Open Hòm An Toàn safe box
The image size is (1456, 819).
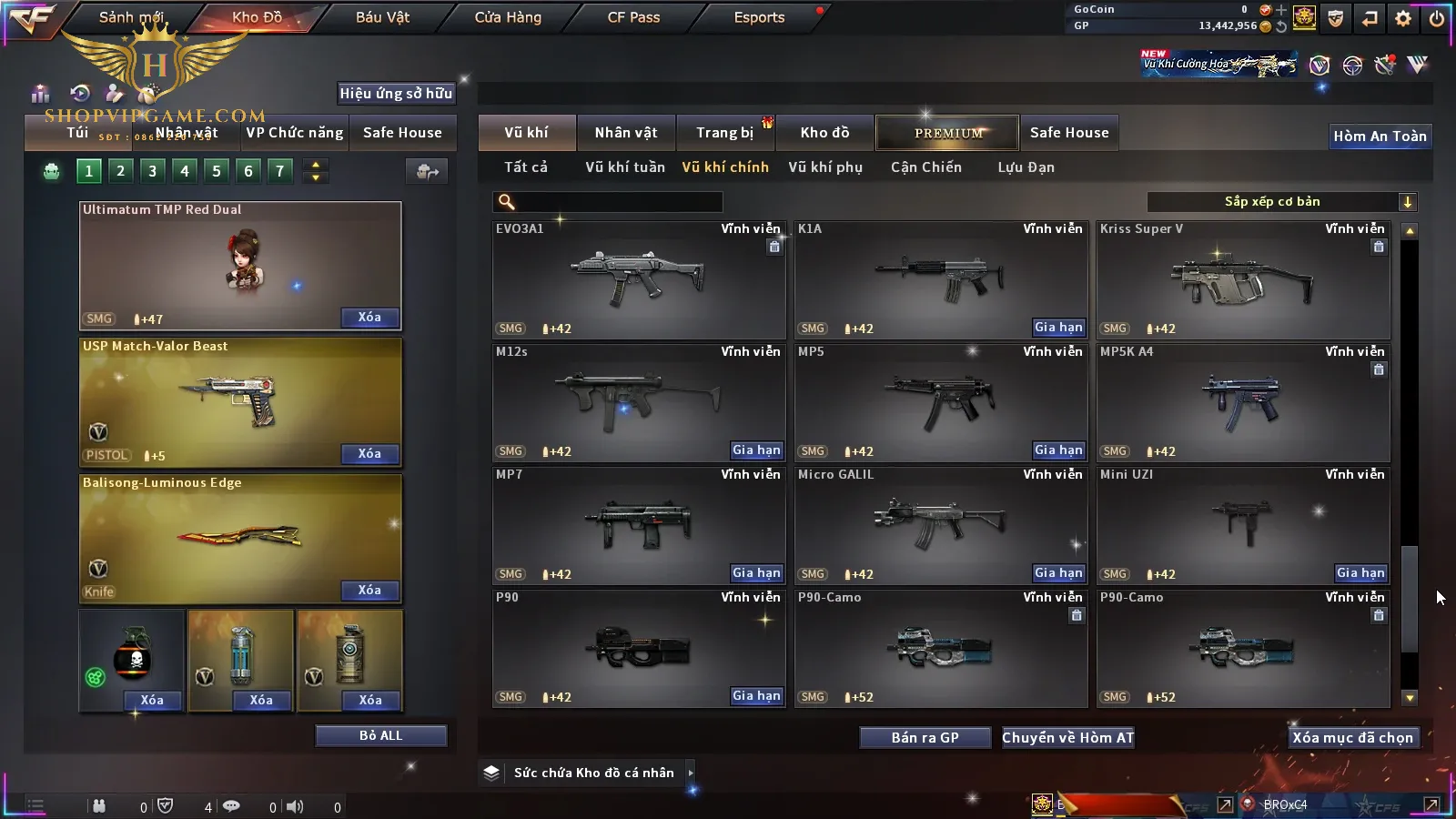1380,136
